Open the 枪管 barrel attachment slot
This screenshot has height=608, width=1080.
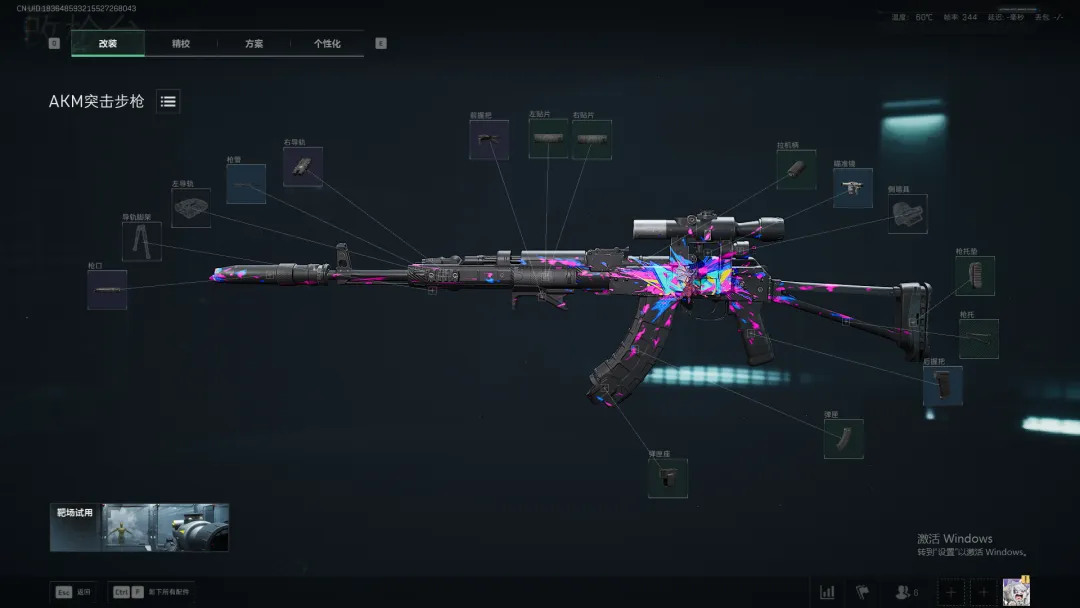click(246, 184)
